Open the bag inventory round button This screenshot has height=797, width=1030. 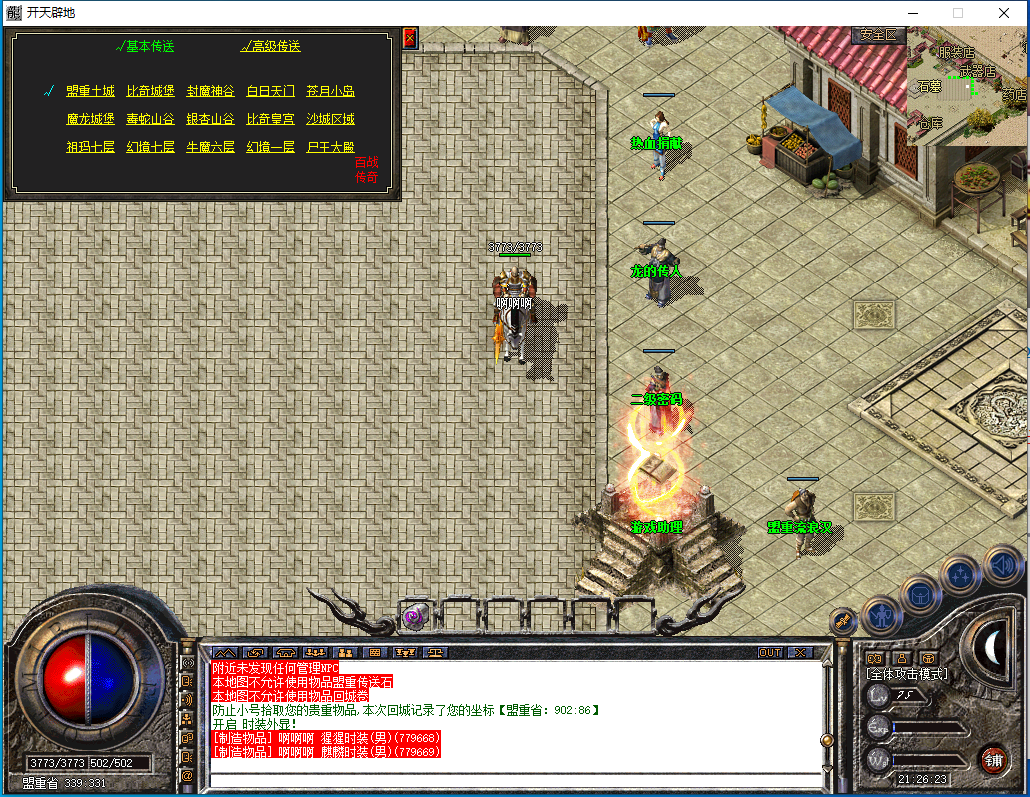click(x=921, y=594)
